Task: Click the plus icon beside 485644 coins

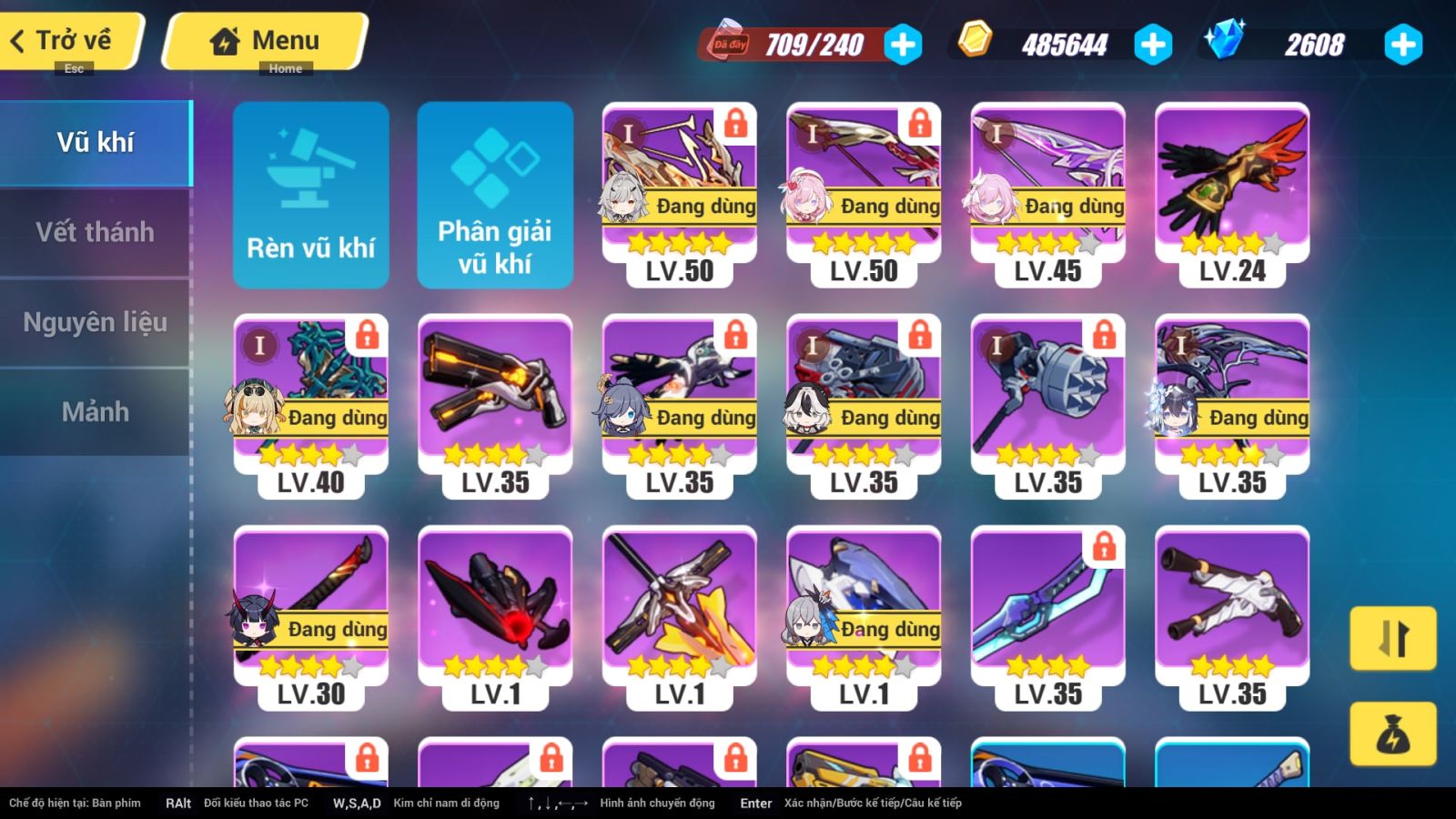Action: pyautogui.click(x=1153, y=41)
